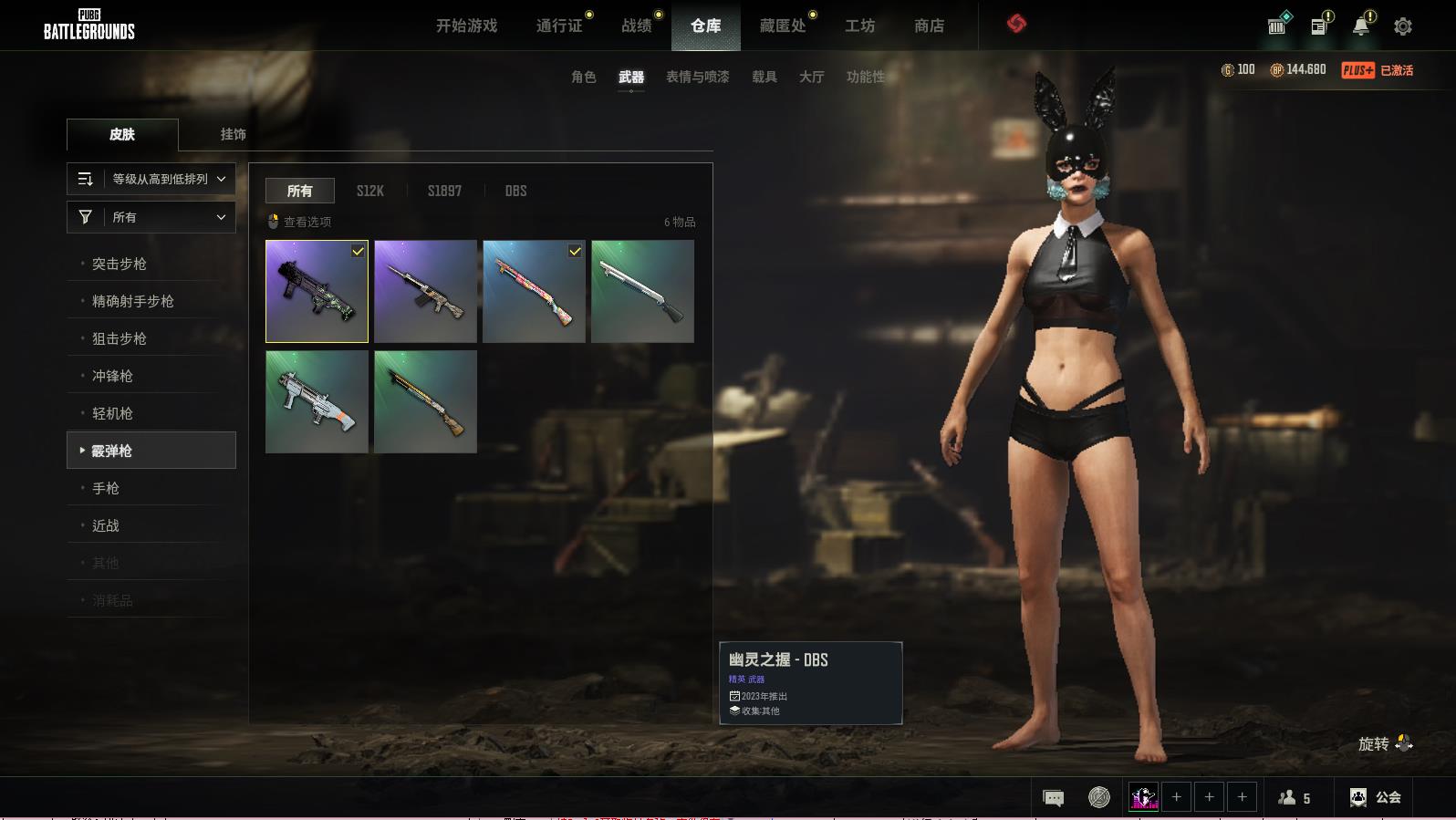Open the 工坊 workshop tab
Viewport: 1456px width, 820px height.
(859, 26)
